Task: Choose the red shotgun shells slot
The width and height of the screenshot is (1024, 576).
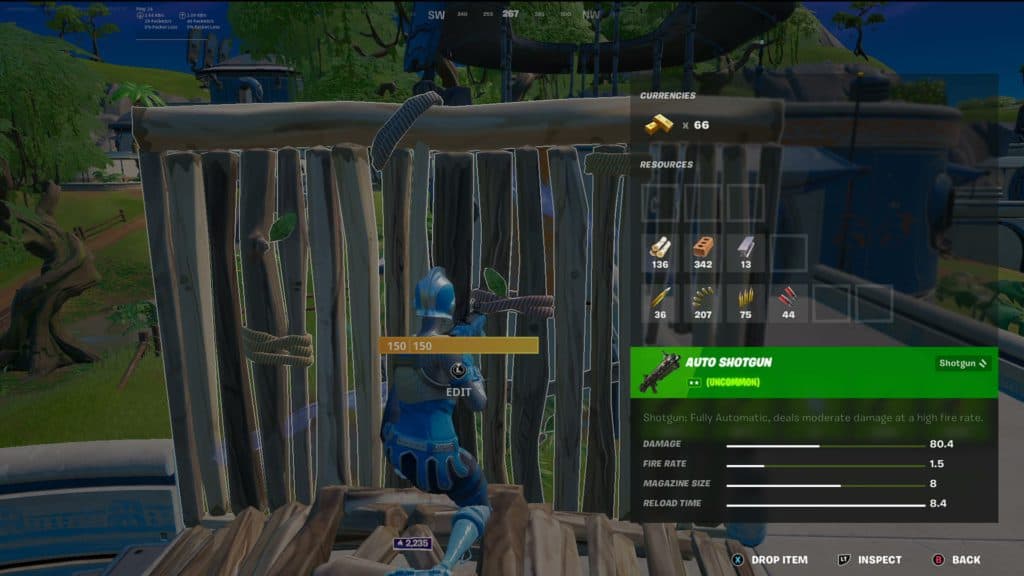Action: point(789,300)
